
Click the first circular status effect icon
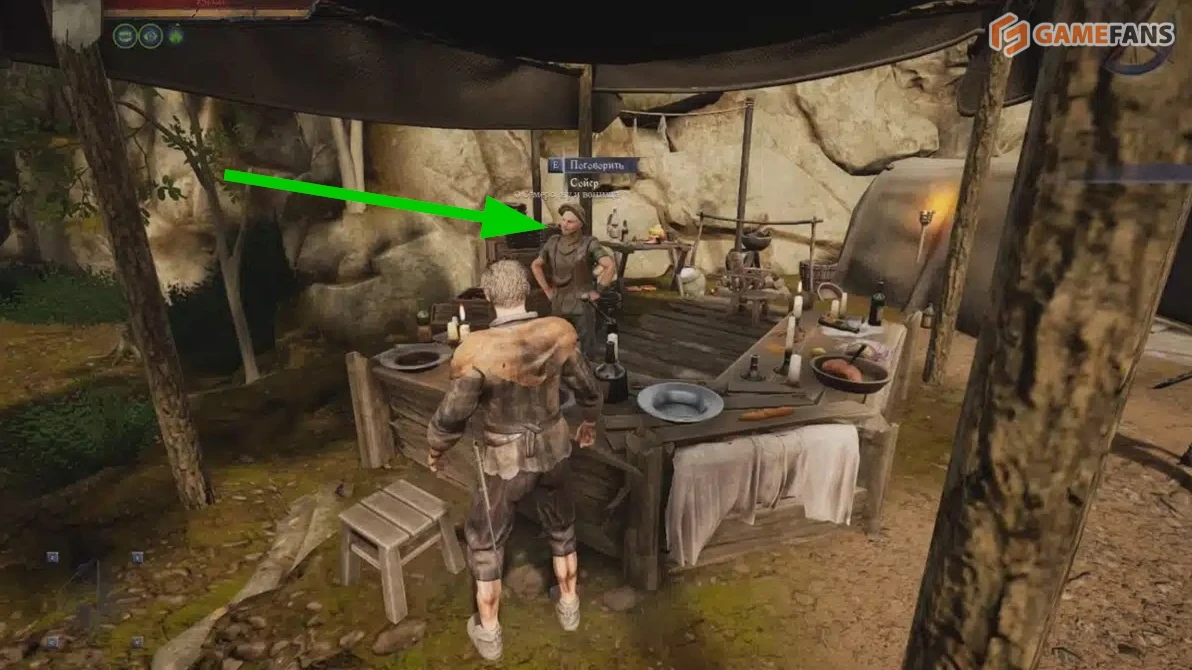[x=125, y=37]
